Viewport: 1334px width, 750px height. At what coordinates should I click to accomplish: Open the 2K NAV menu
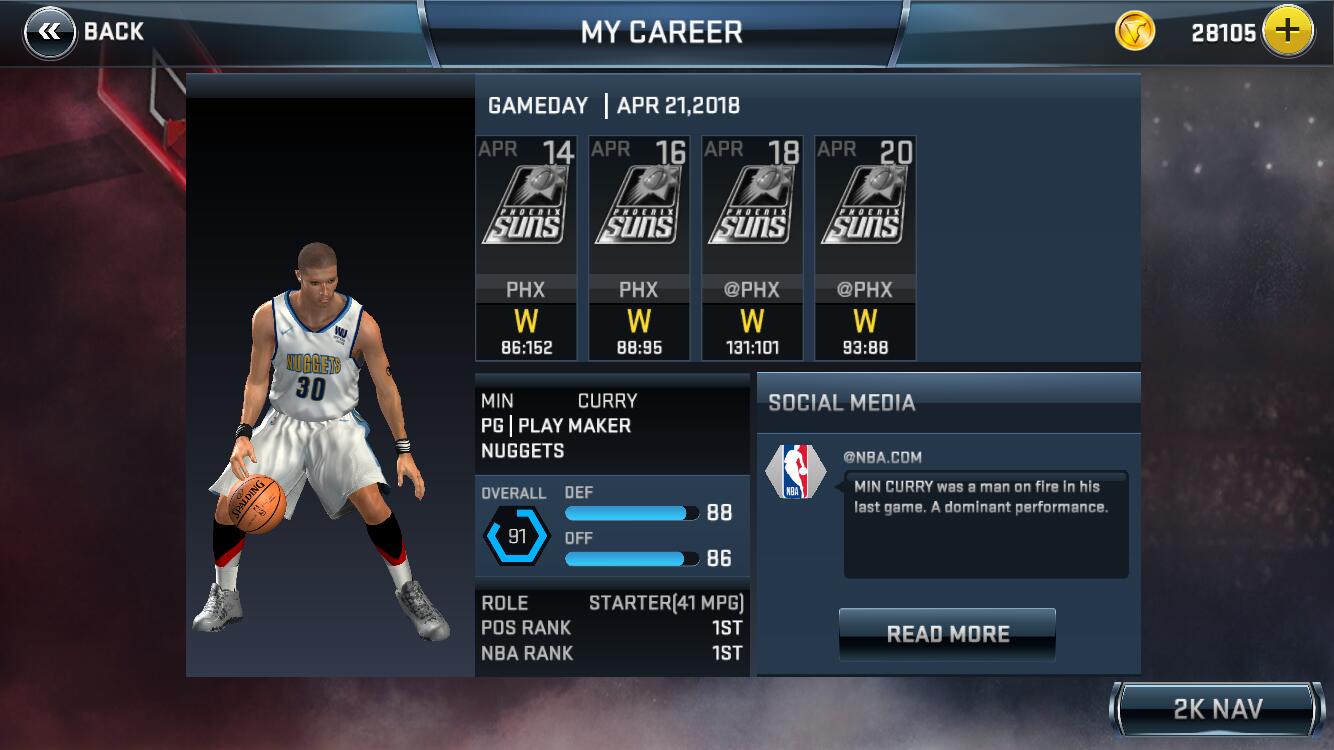click(1216, 710)
